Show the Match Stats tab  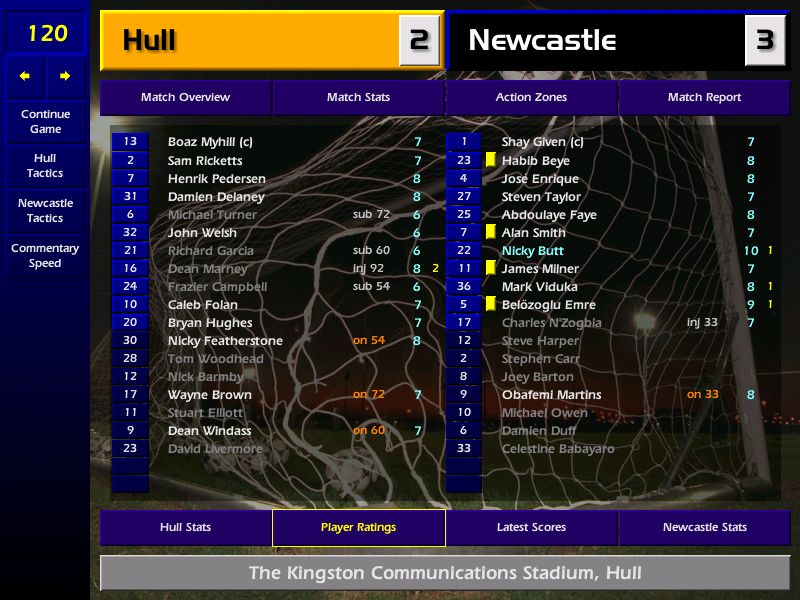click(x=358, y=98)
